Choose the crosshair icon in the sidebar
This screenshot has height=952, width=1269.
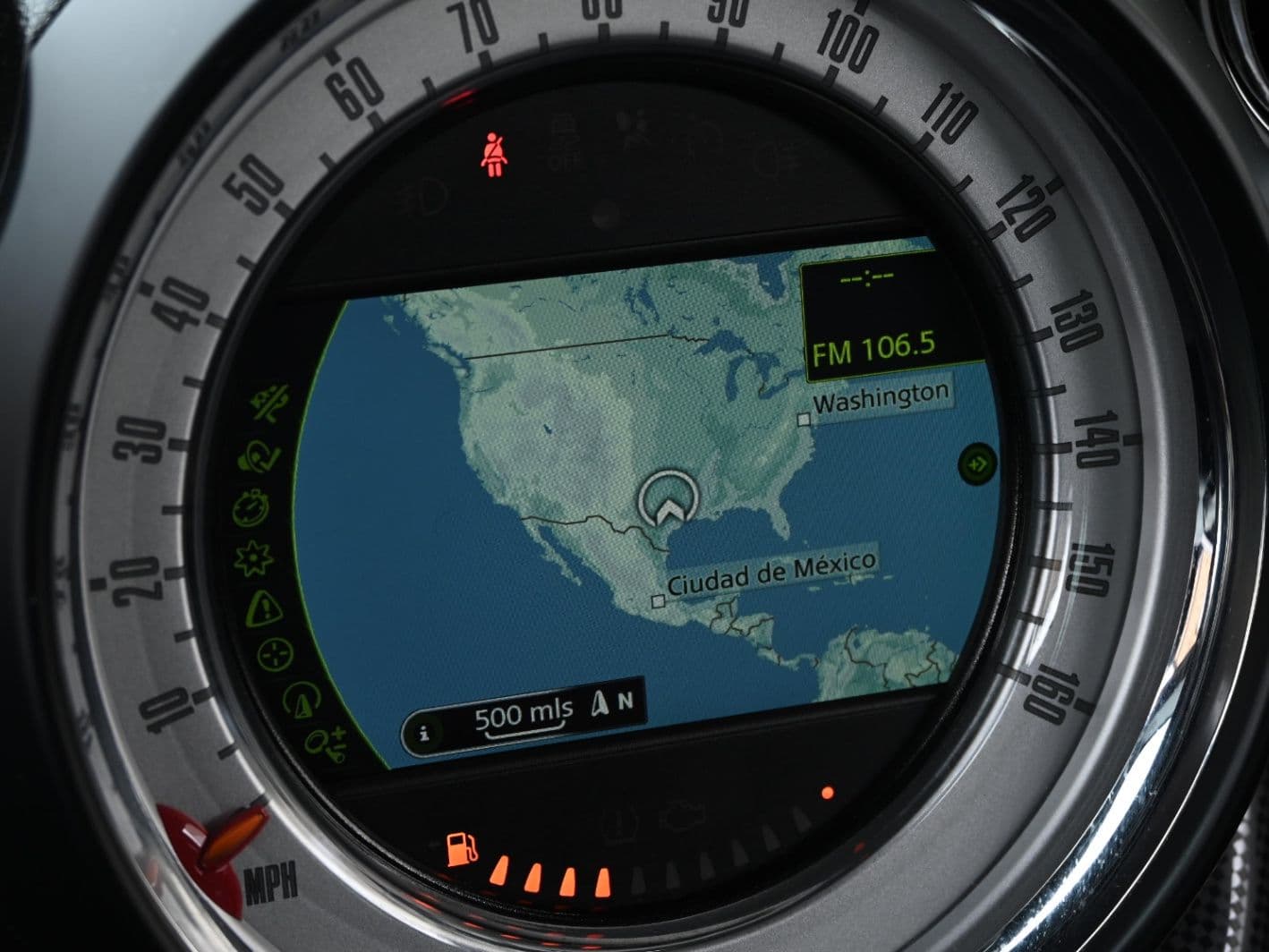(276, 654)
